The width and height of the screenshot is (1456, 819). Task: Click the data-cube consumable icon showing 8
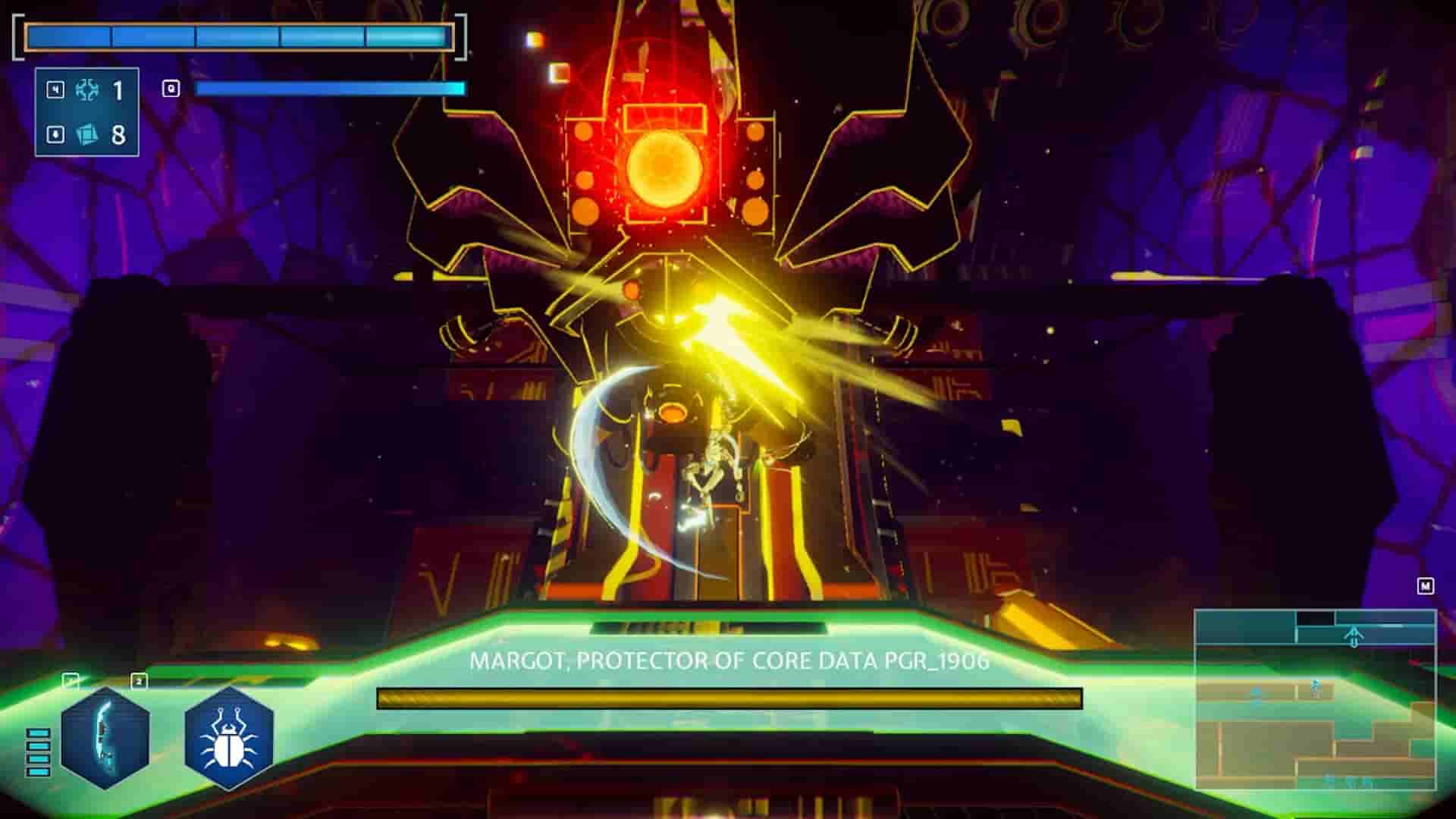click(88, 135)
